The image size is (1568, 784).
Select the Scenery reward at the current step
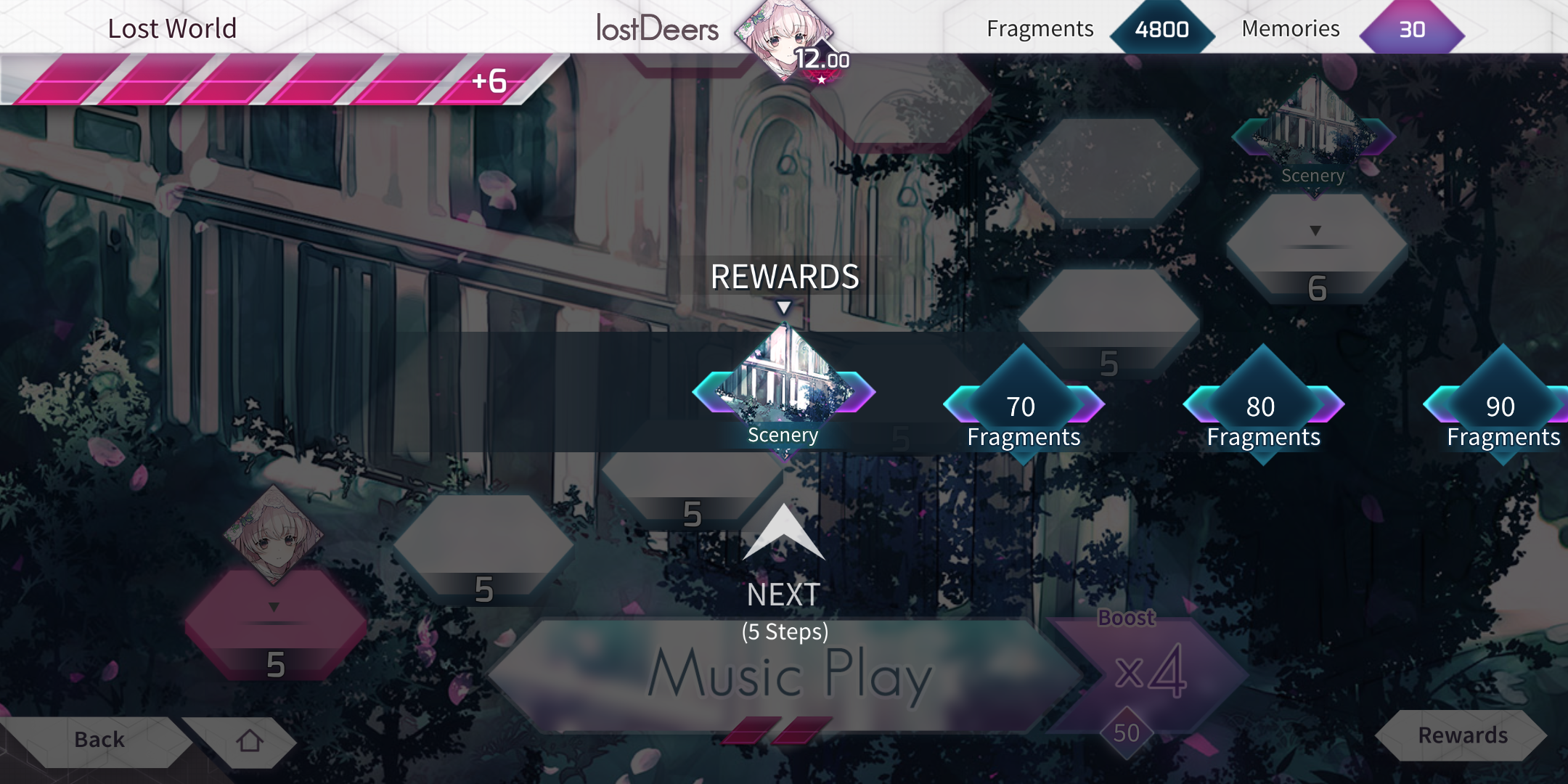pyautogui.click(x=785, y=392)
